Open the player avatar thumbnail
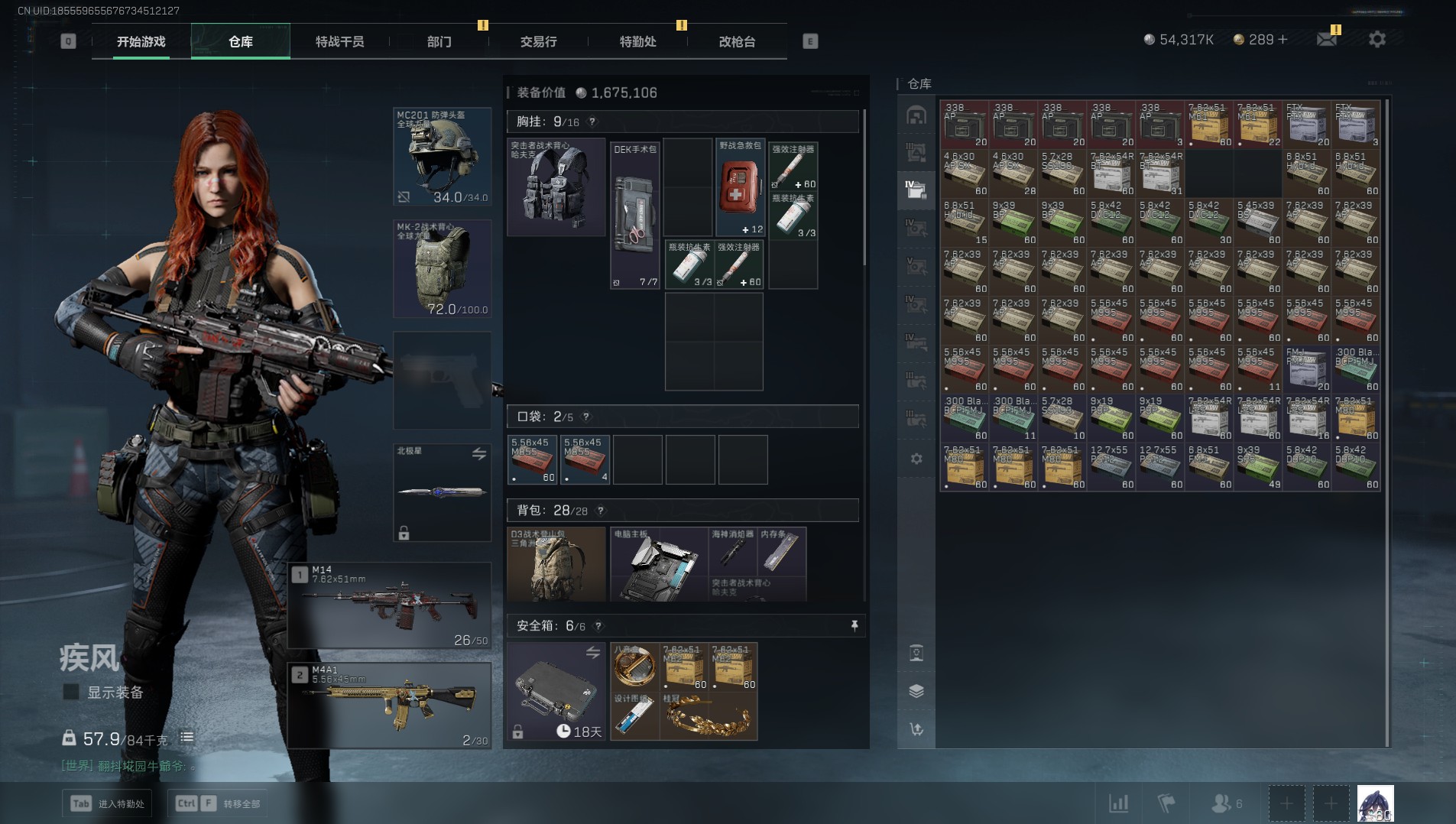This screenshot has width=1456, height=824. 1375,803
